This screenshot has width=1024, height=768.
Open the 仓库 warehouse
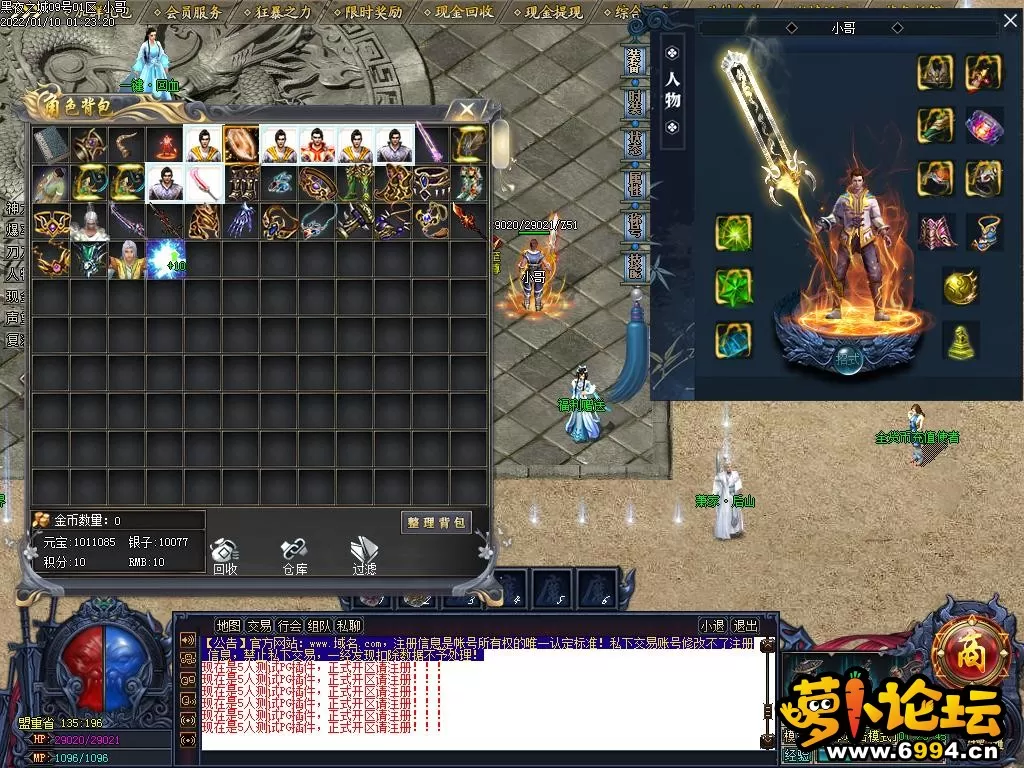click(x=294, y=555)
